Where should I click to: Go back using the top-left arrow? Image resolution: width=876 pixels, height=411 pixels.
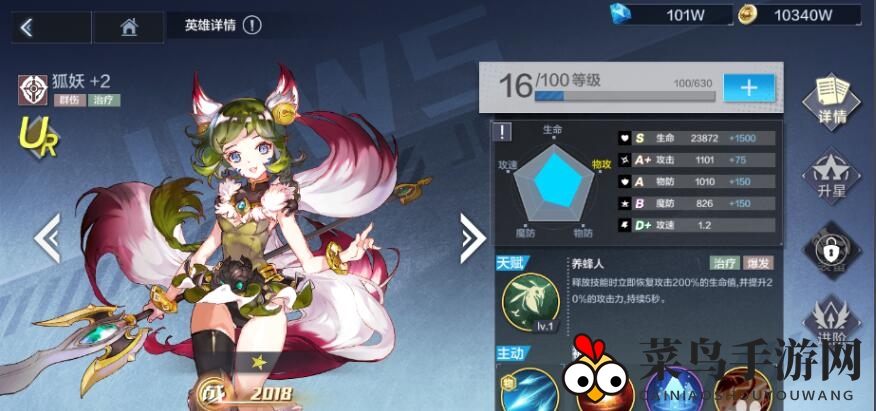[27, 27]
